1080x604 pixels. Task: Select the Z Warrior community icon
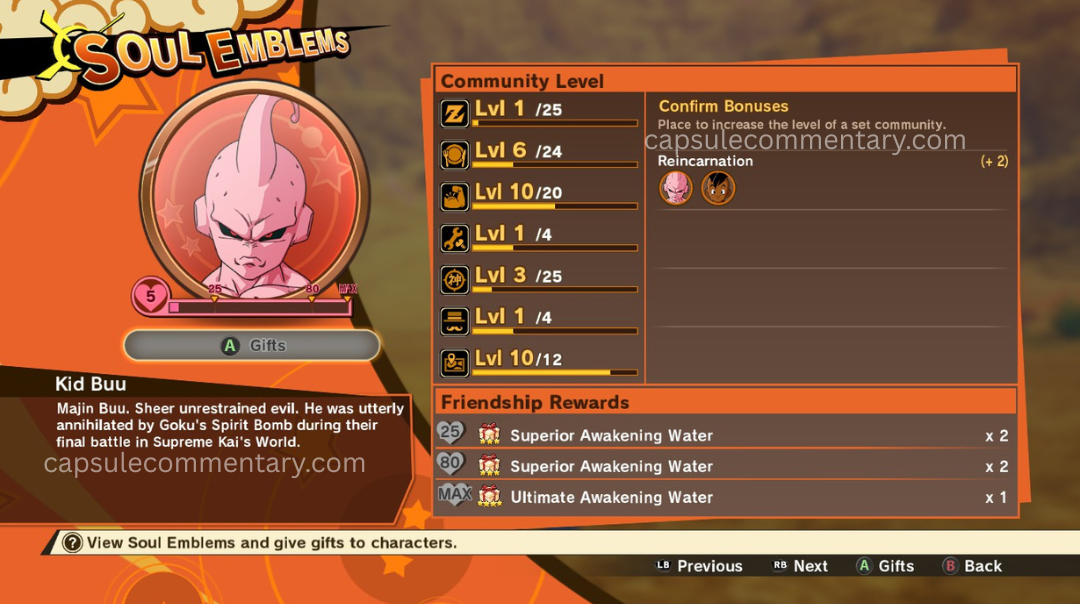point(455,113)
